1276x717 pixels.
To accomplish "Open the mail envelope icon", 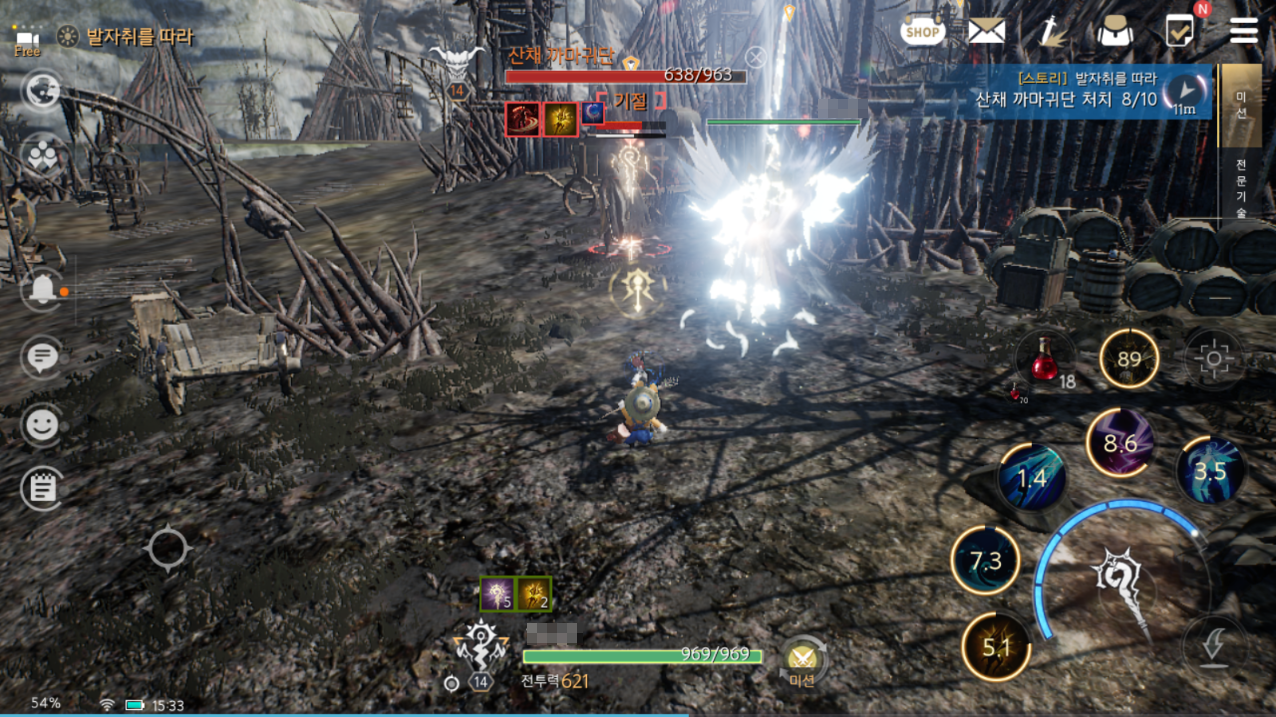I will (986, 31).
